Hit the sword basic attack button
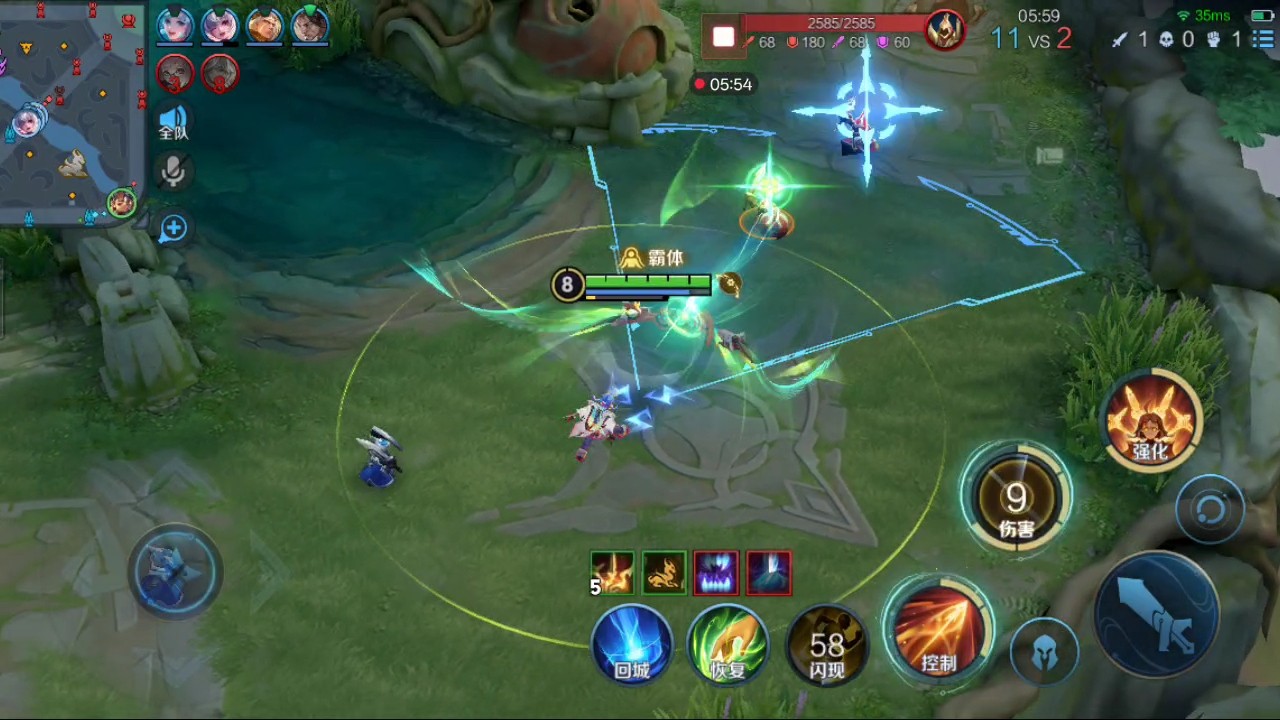Screen dimensions: 1280x720 coord(1157,613)
